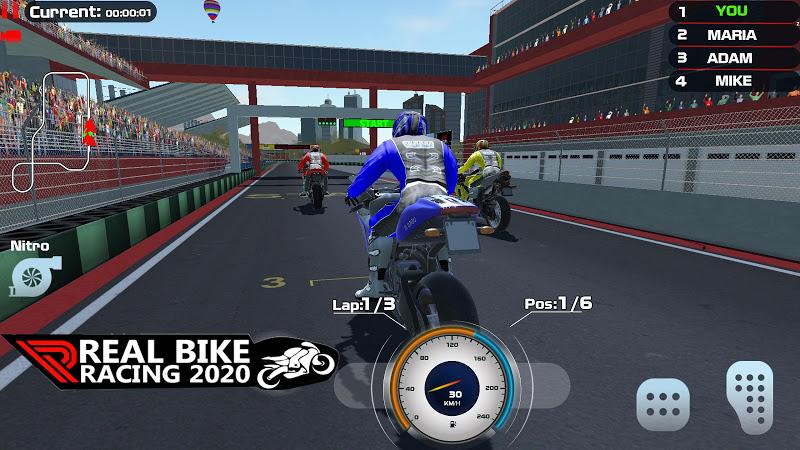Viewport: 800px width, 450px height.
Task: Switch view with the red camera icon
Action: click(x=11, y=36)
